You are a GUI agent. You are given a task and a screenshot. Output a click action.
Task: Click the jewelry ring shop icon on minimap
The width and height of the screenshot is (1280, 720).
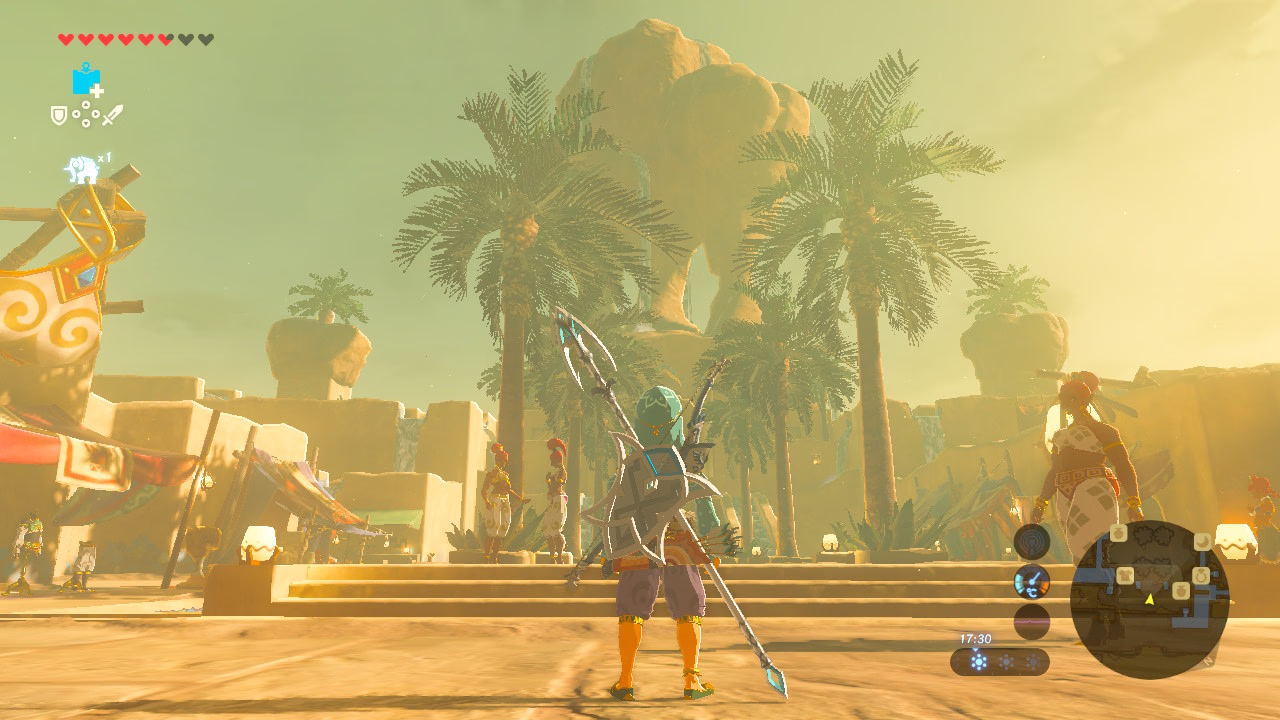[x=1202, y=575]
